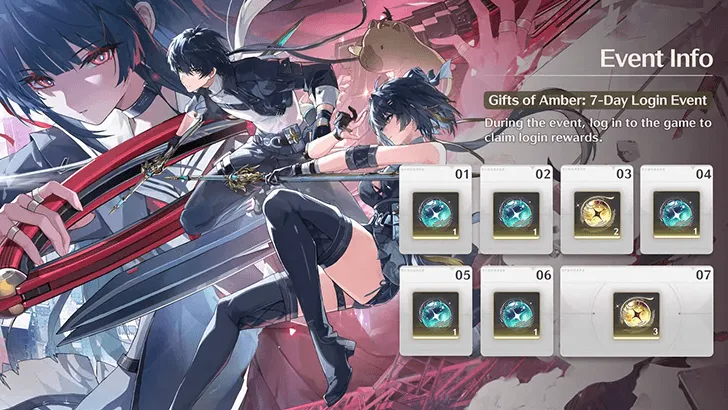Pick the Day 06 teal orb reward
This screenshot has width=728, height=410.
click(517, 311)
